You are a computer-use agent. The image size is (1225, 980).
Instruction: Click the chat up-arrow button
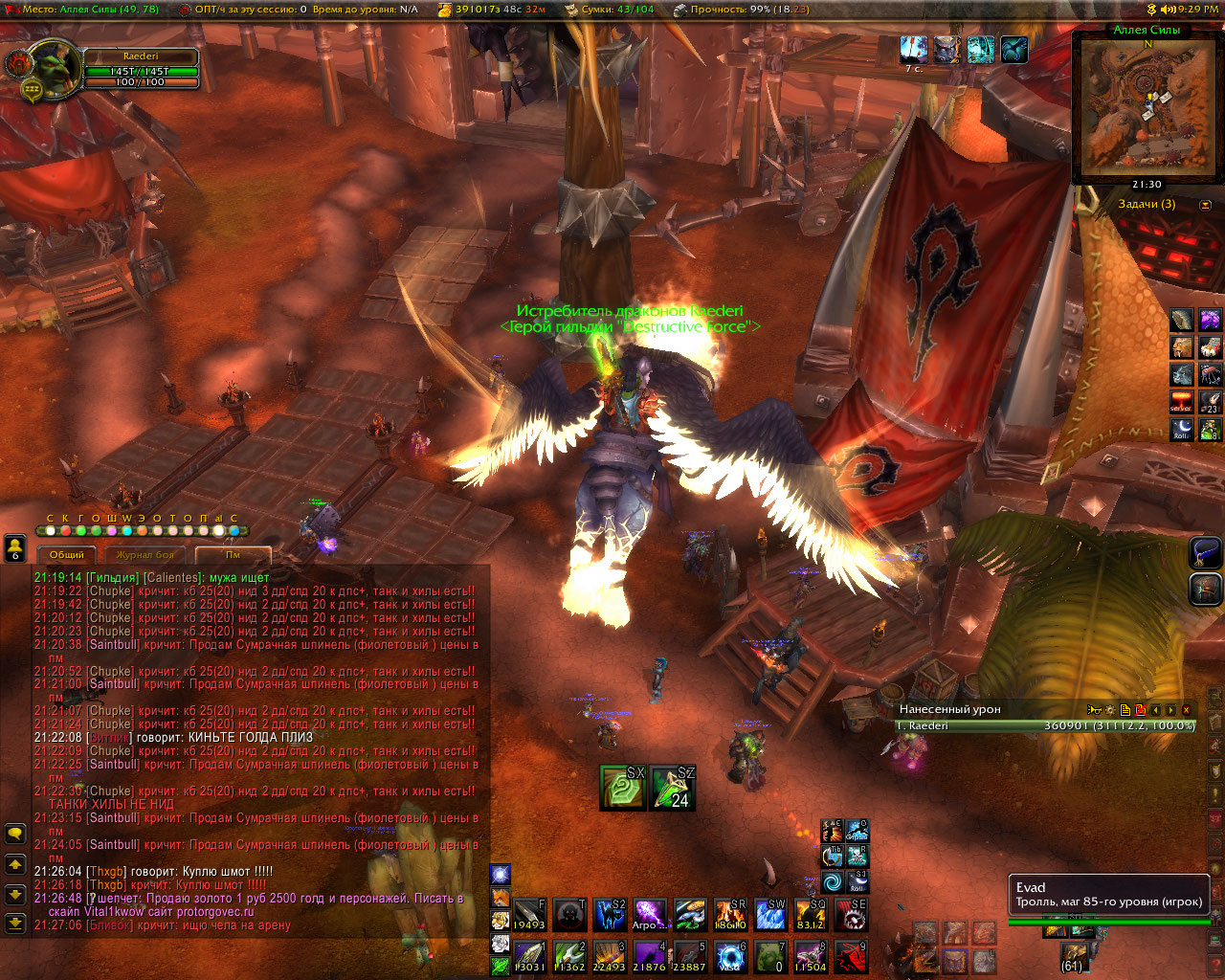click(15, 864)
